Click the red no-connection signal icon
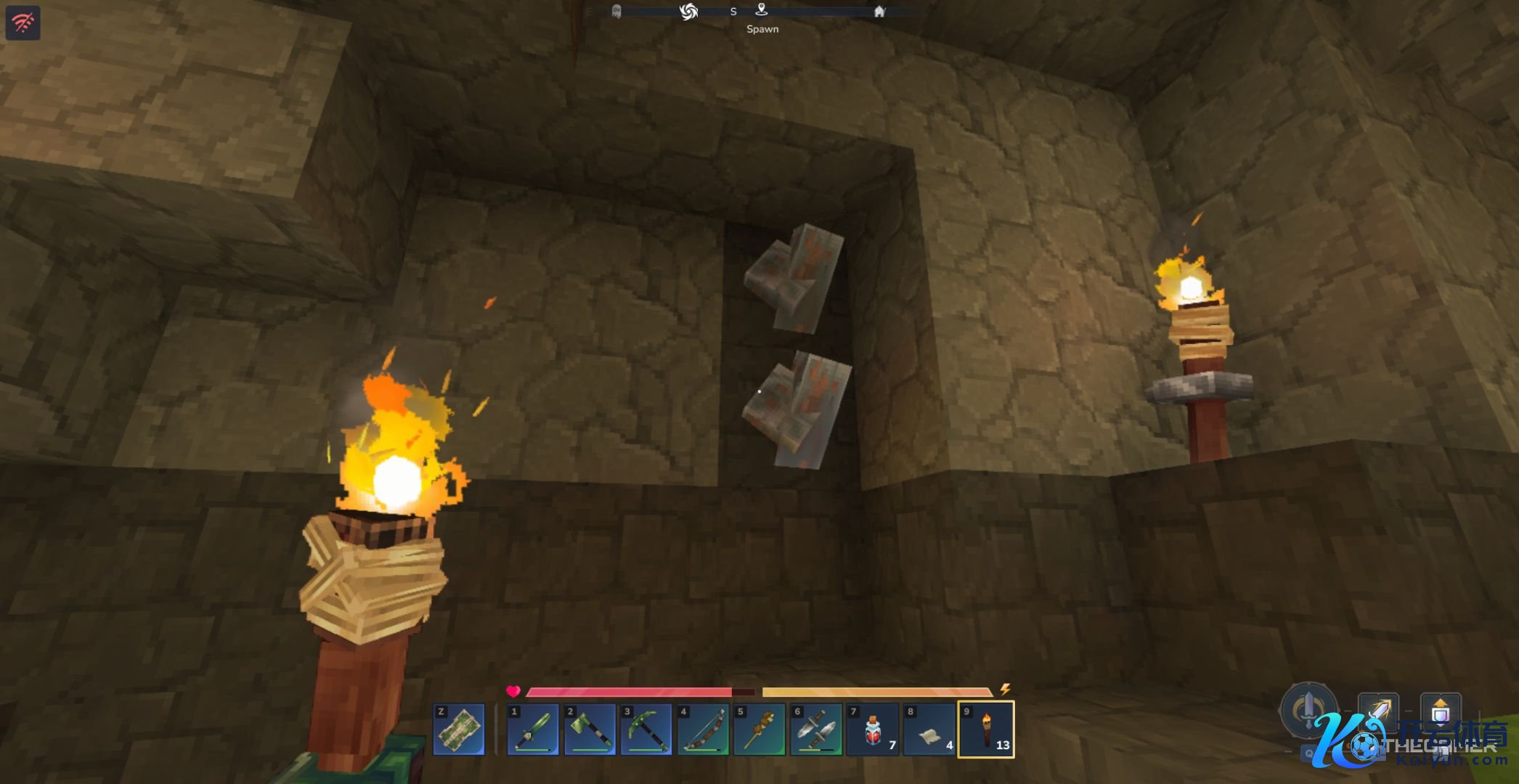The height and width of the screenshot is (784, 1519). [x=23, y=23]
